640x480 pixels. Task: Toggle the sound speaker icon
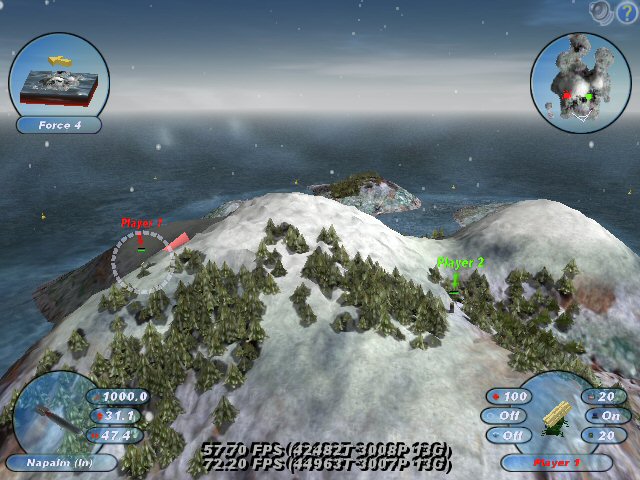point(602,11)
